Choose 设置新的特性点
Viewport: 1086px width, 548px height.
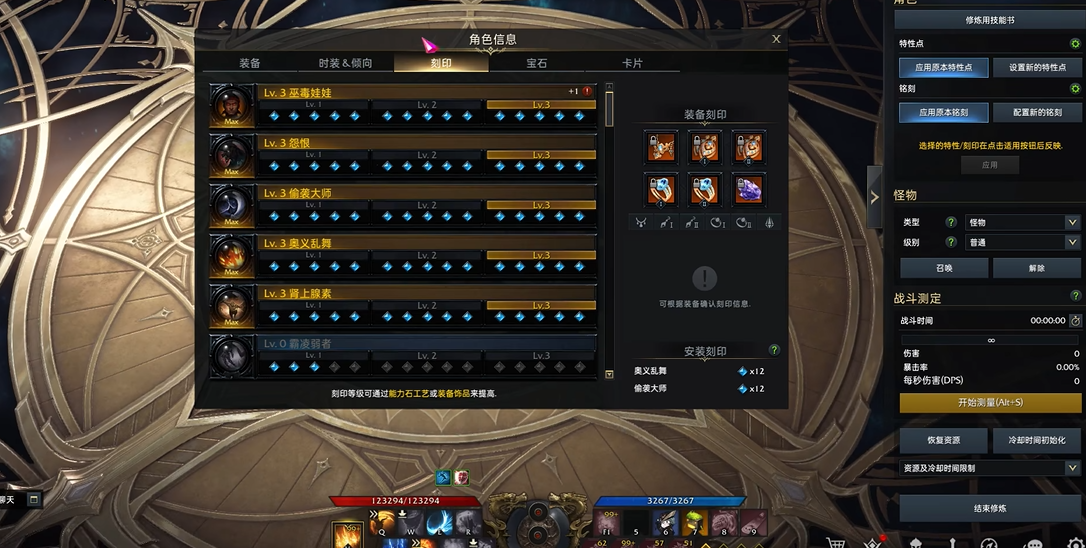[1037, 68]
